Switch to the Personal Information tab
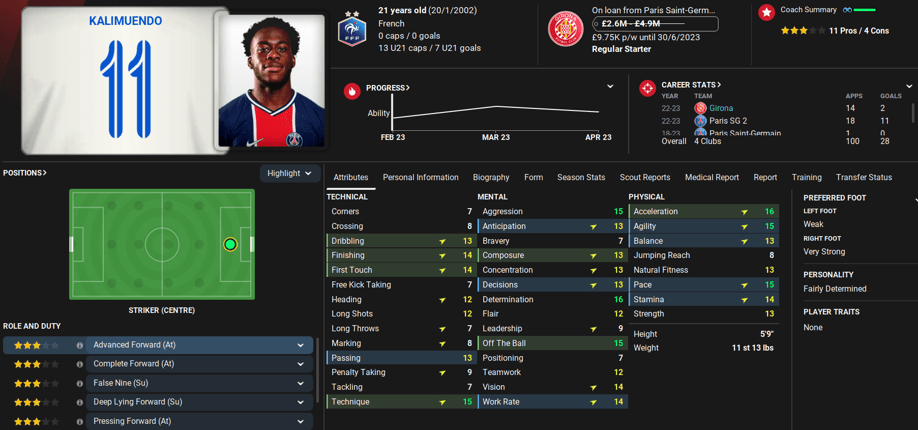 tap(420, 177)
